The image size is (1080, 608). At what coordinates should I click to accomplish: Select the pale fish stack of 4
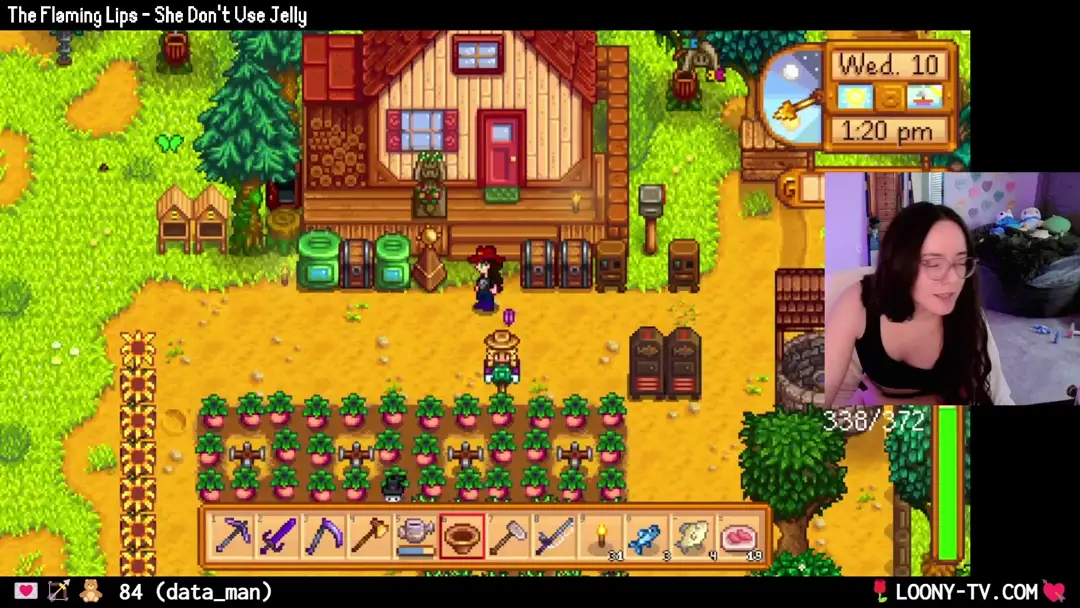(x=692, y=537)
